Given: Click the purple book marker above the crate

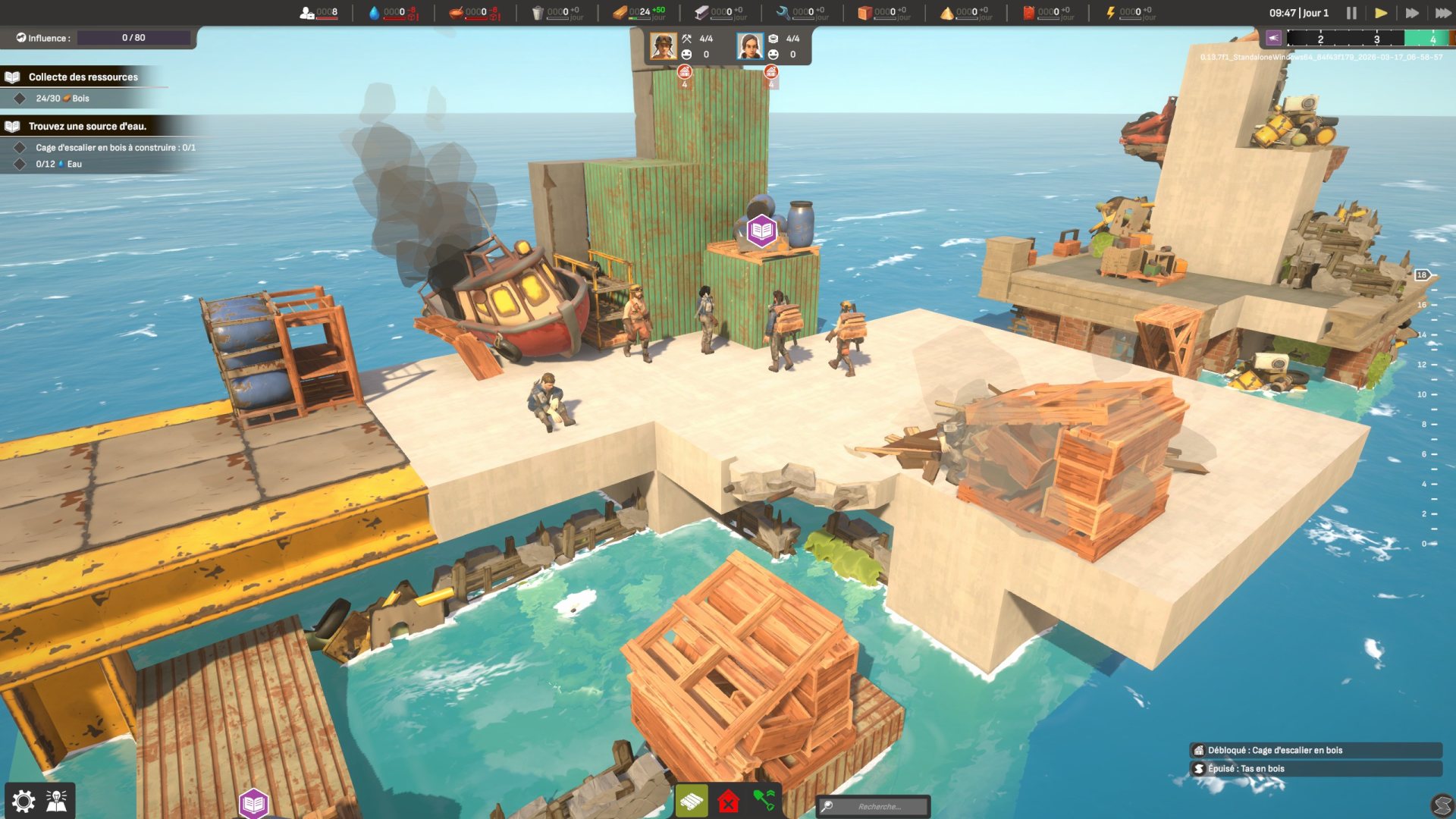Looking at the screenshot, I should (x=761, y=231).
